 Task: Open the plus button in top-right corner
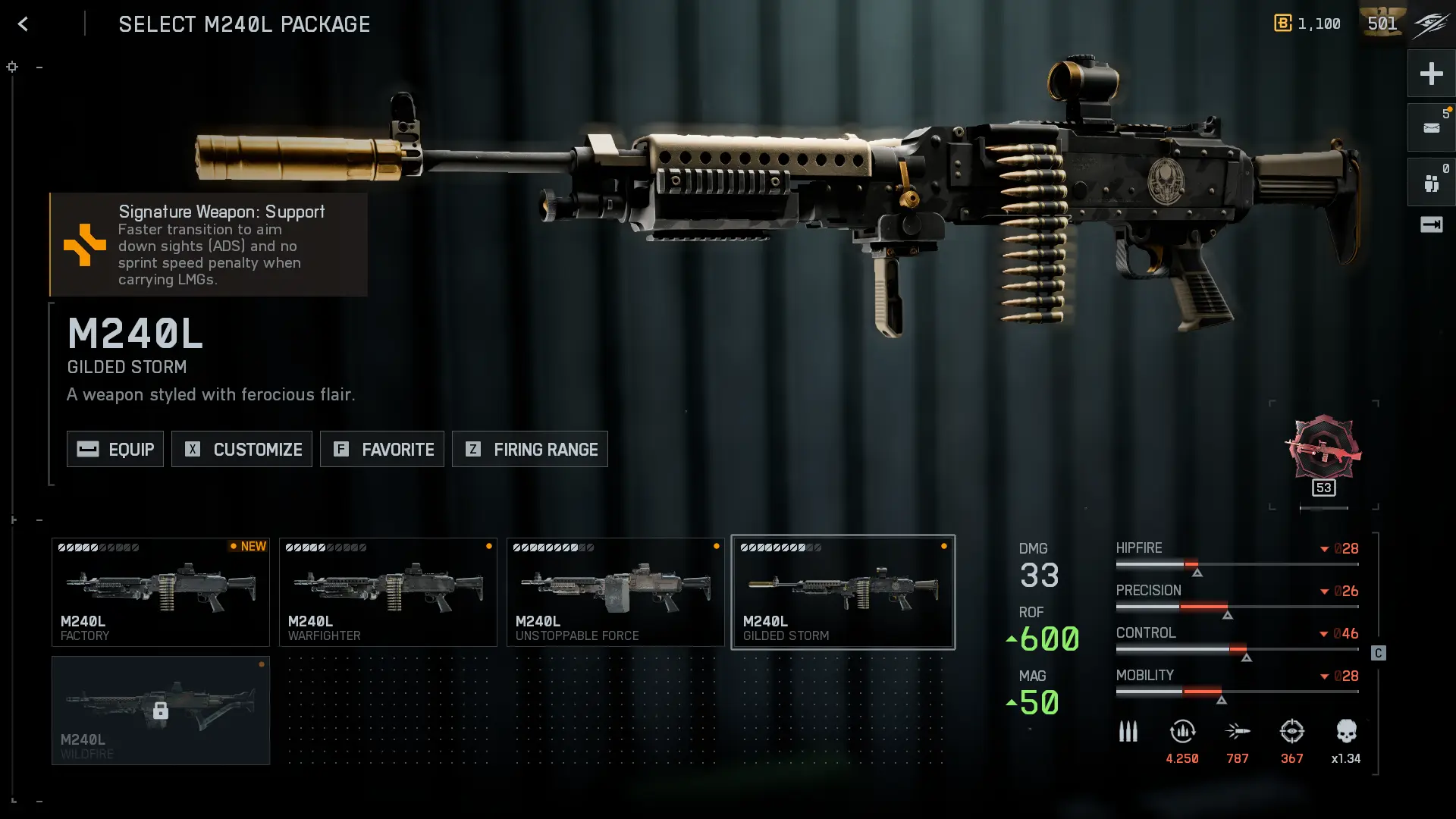(x=1431, y=74)
